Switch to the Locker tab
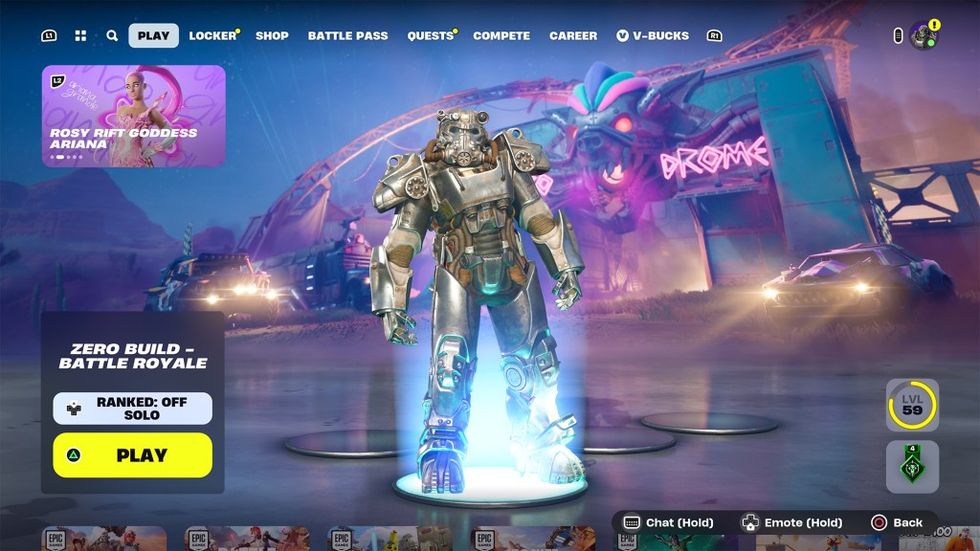Image resolution: width=980 pixels, height=551 pixels. pos(213,36)
